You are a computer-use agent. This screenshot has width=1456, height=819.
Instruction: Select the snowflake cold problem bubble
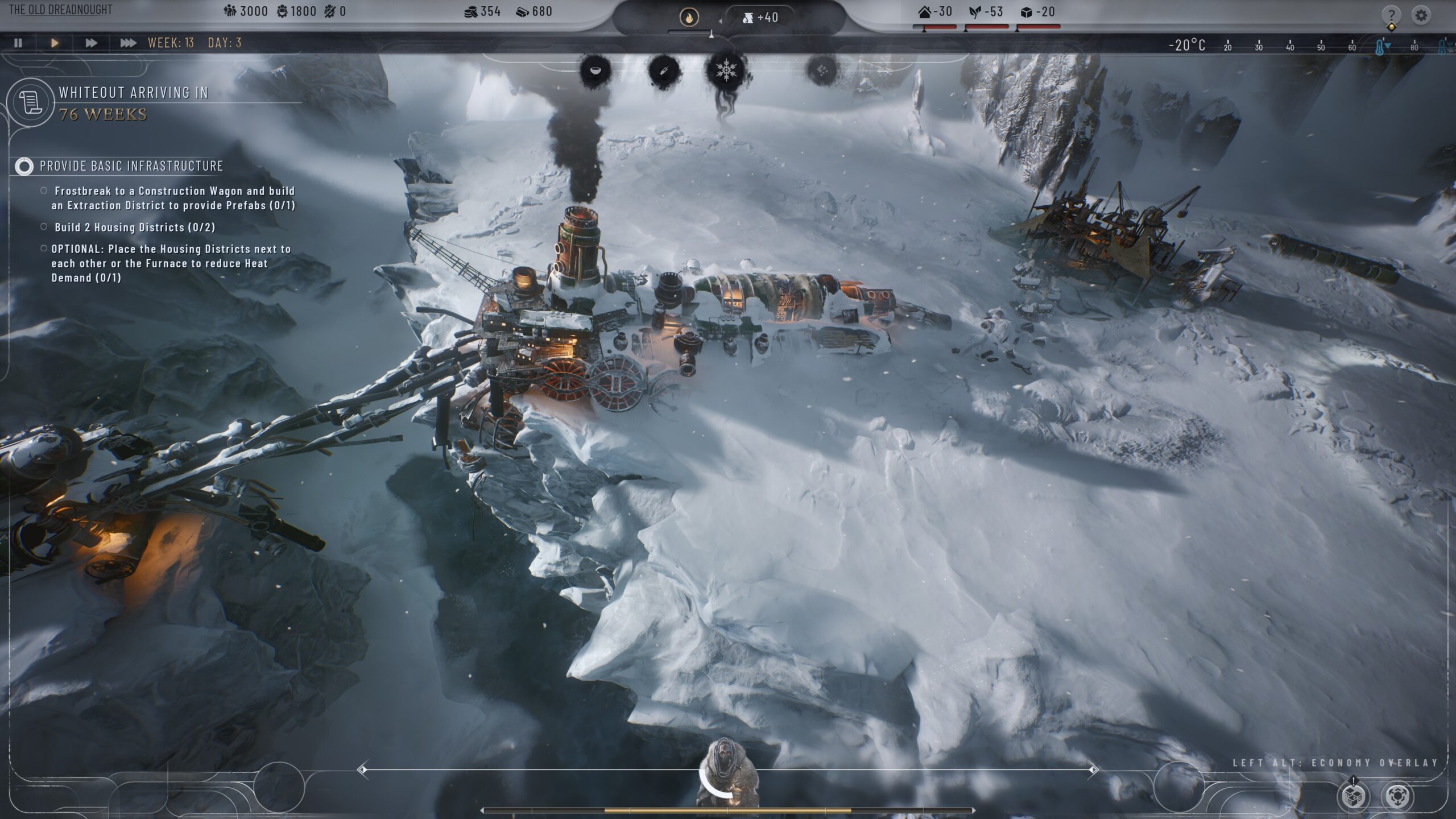(726, 71)
